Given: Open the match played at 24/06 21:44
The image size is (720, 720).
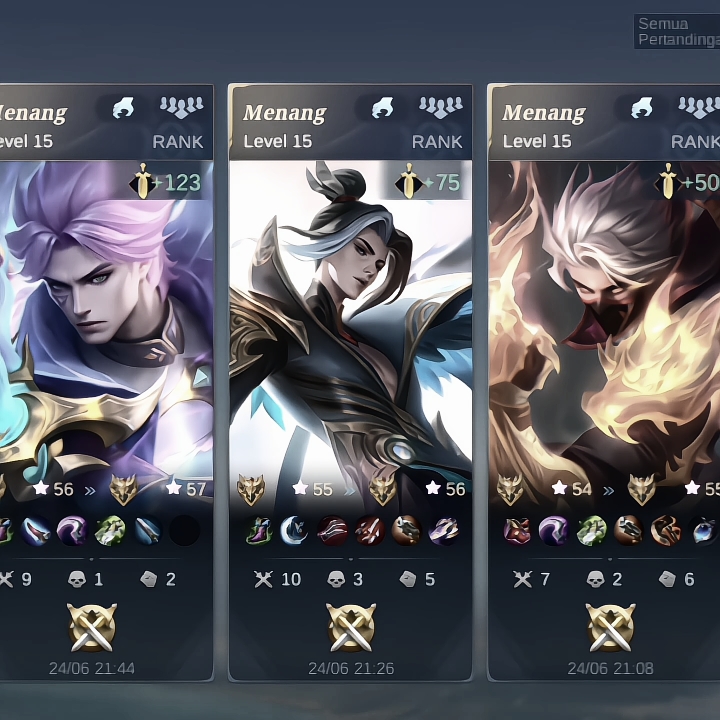Looking at the screenshot, I should tap(105, 380).
